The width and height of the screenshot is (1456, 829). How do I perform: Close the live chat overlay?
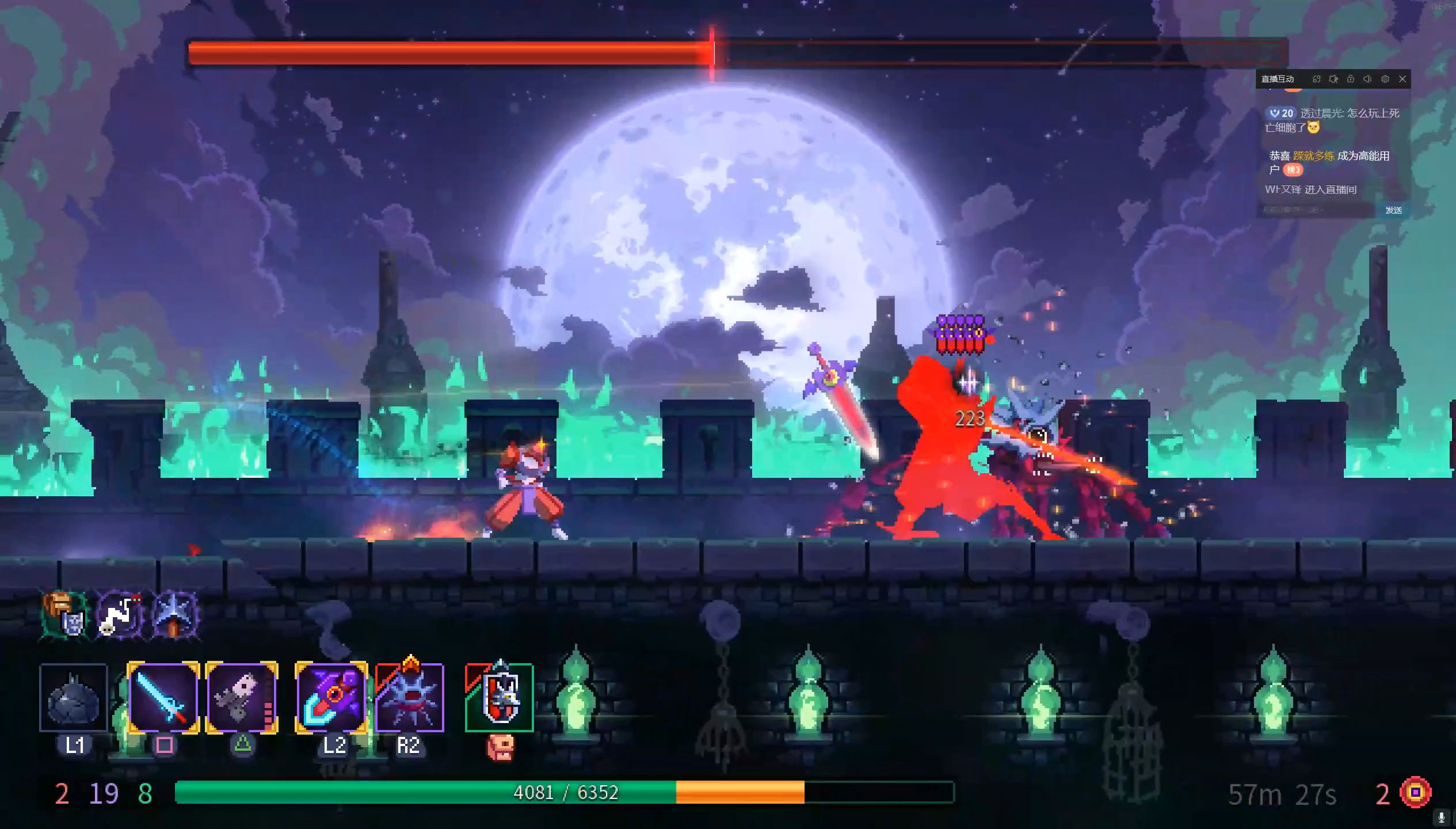[x=1402, y=79]
